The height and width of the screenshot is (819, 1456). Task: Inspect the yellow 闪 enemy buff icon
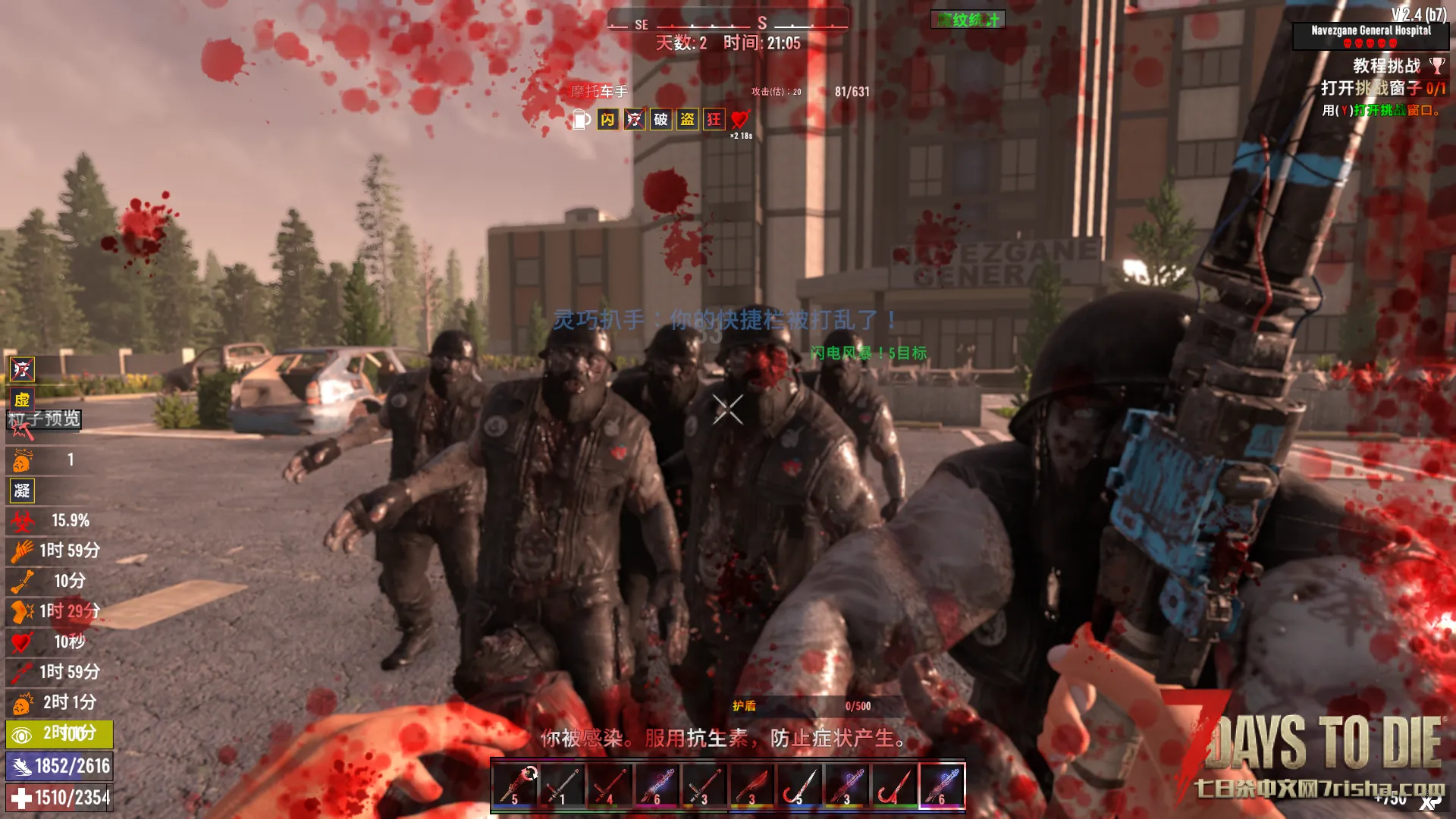point(607,120)
